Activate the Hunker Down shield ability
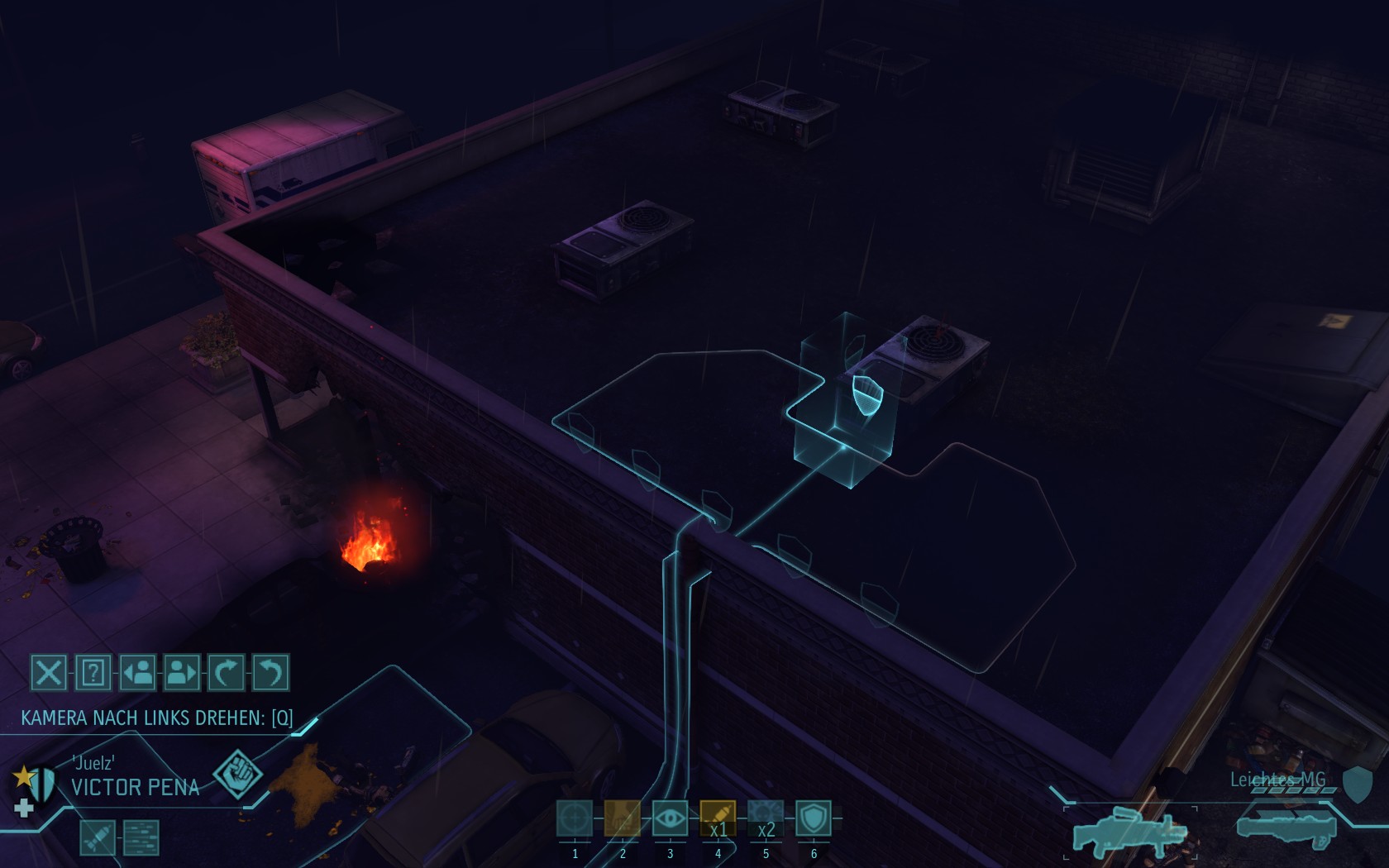 [814, 818]
